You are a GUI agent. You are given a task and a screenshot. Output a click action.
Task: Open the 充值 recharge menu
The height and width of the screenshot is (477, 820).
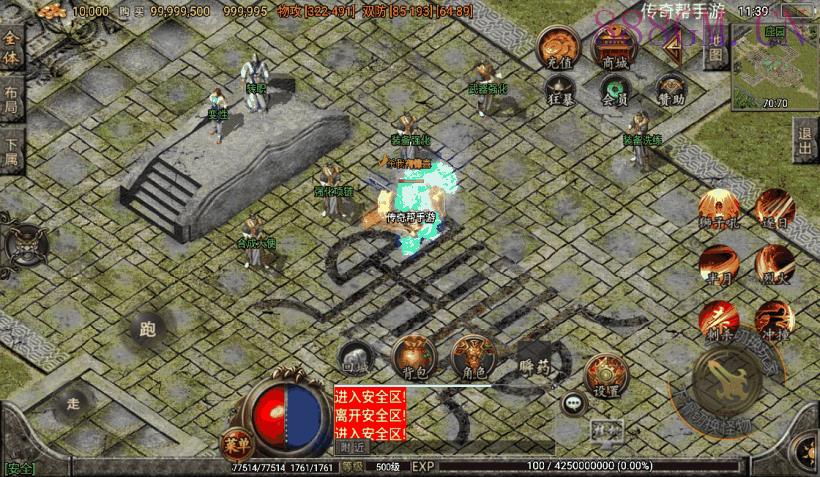pyautogui.click(x=560, y=49)
